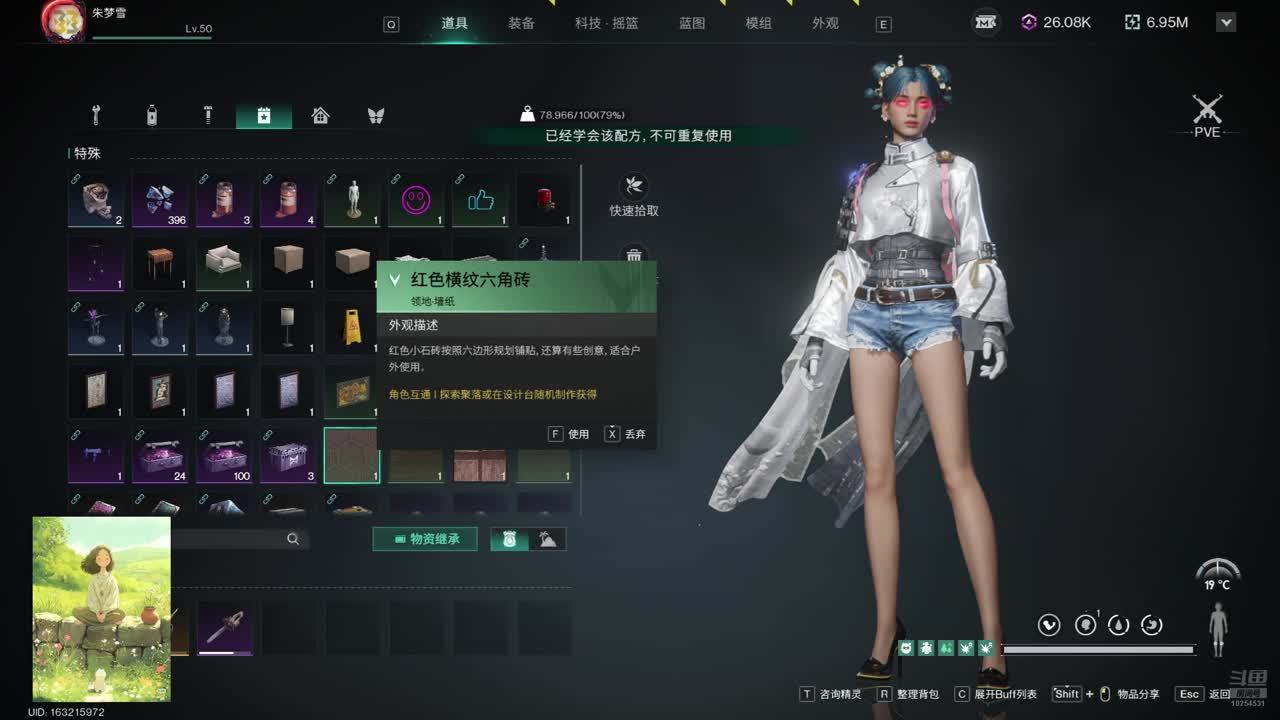1280x720 pixels.
Task: Select the 外观 (Appearance) tab
Action: 825,23
